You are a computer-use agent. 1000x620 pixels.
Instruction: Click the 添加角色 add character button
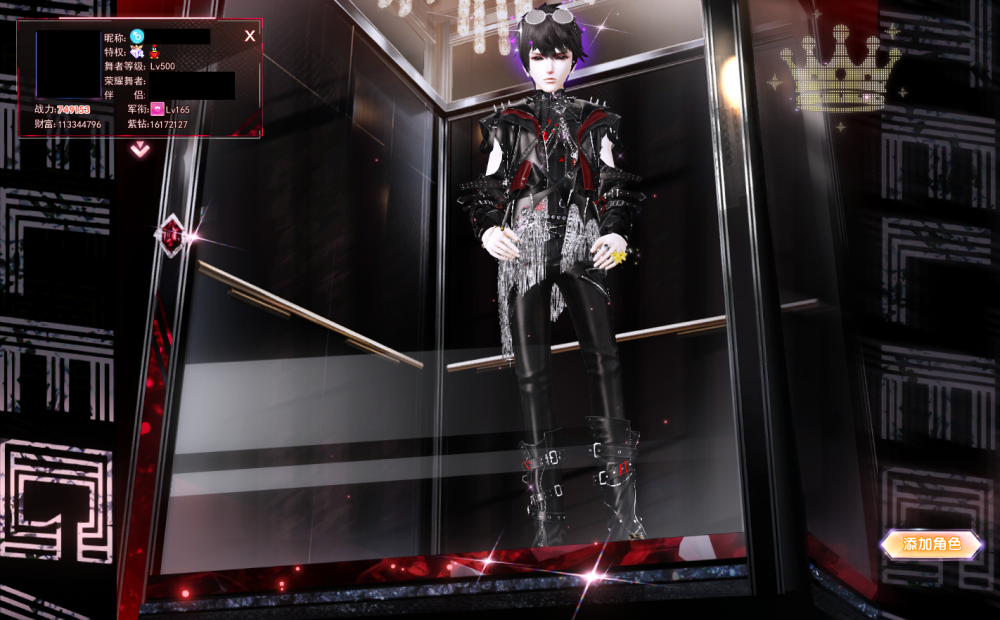(x=930, y=544)
